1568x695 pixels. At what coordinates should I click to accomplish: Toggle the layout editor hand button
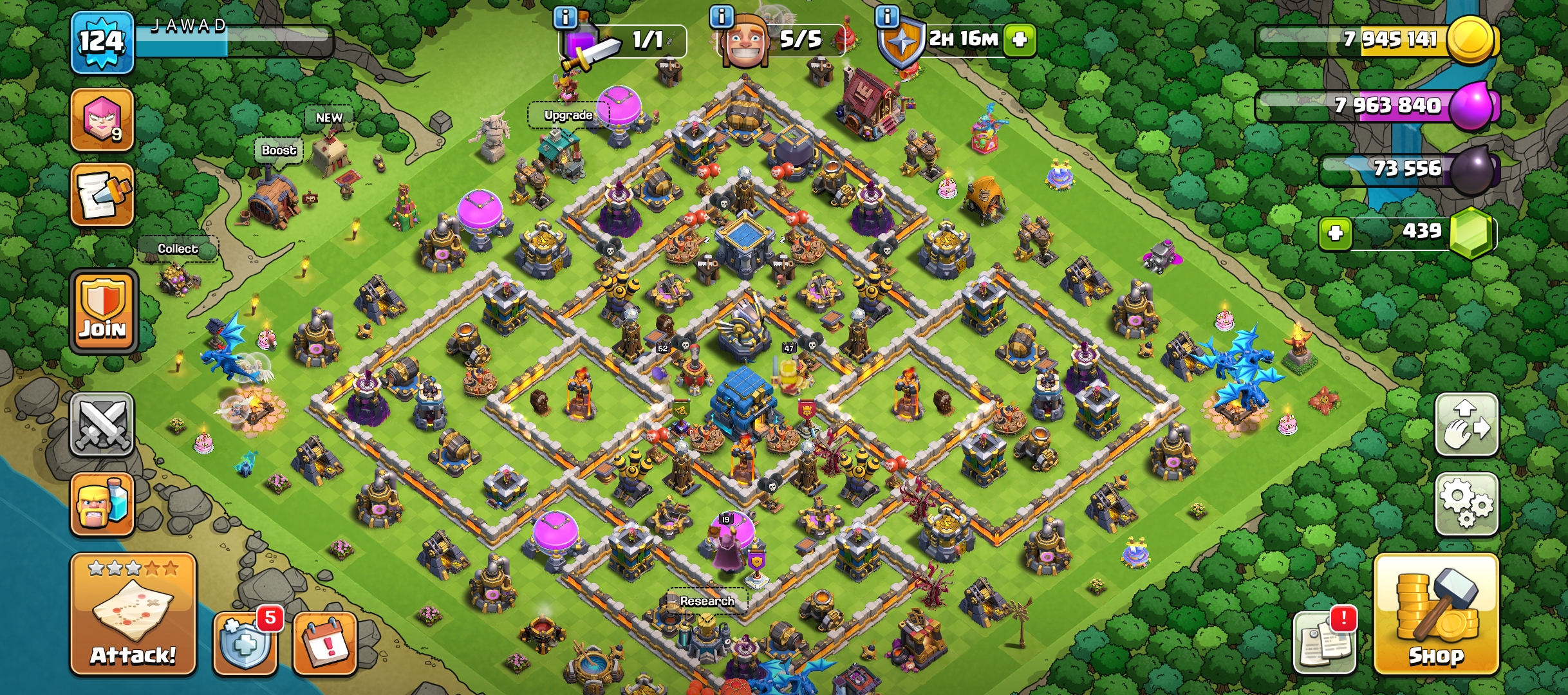point(1466,425)
